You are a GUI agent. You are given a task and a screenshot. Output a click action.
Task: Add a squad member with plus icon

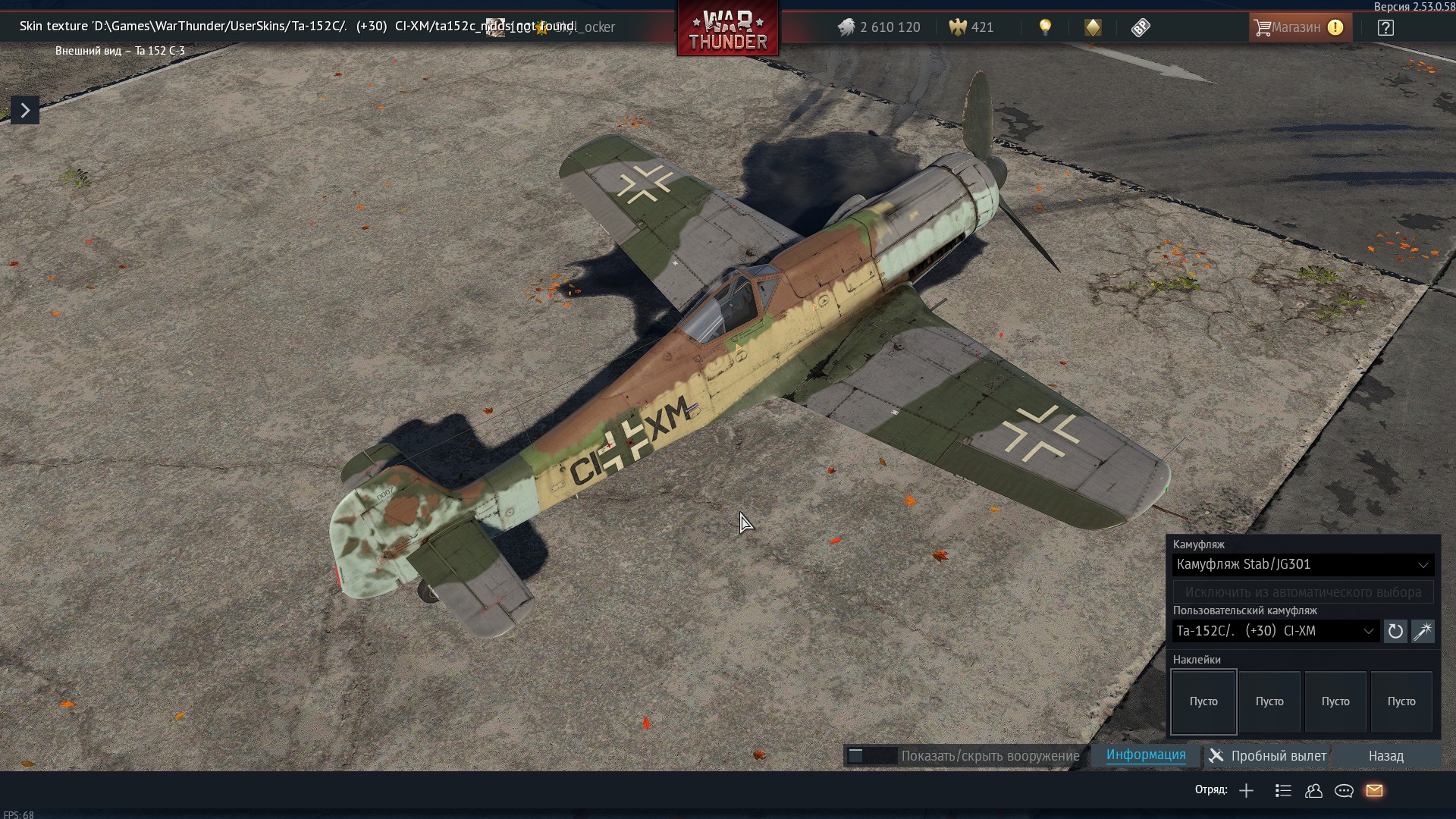(x=1246, y=791)
